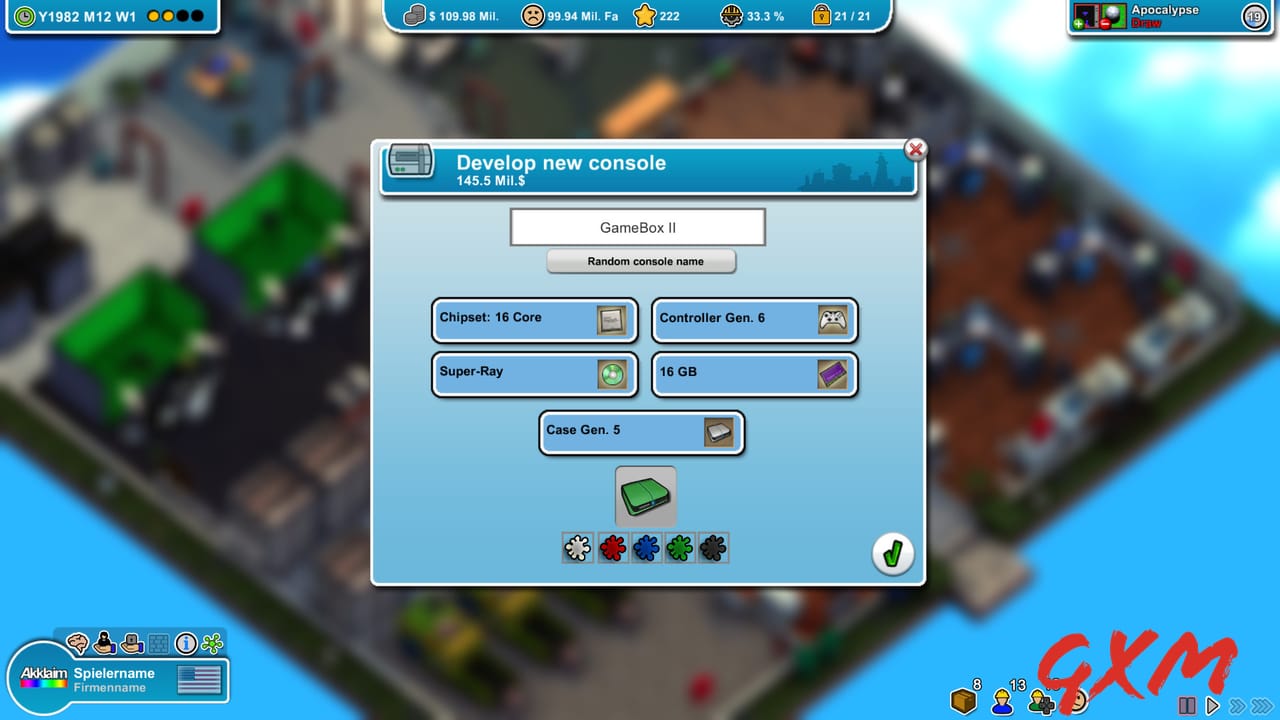Change the Case Gen. 5 option
This screenshot has height=720, width=1280.
(642, 432)
